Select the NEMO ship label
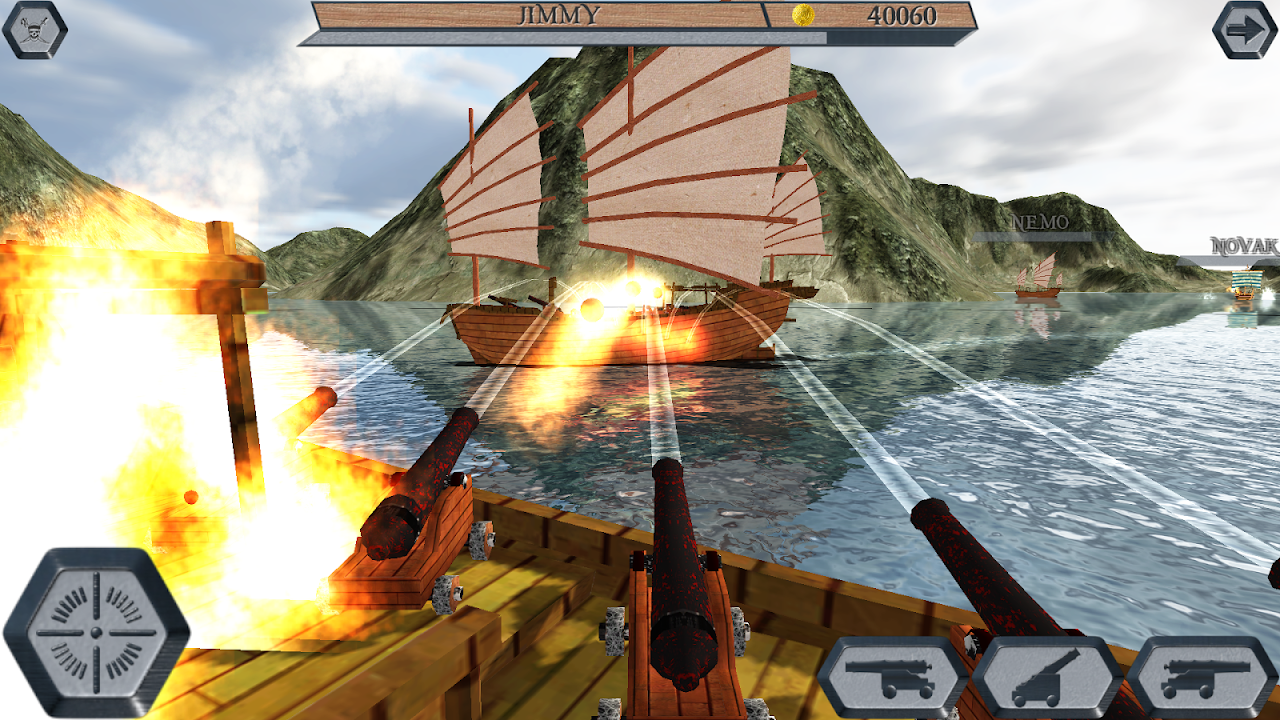1280x720 pixels. (1040, 221)
